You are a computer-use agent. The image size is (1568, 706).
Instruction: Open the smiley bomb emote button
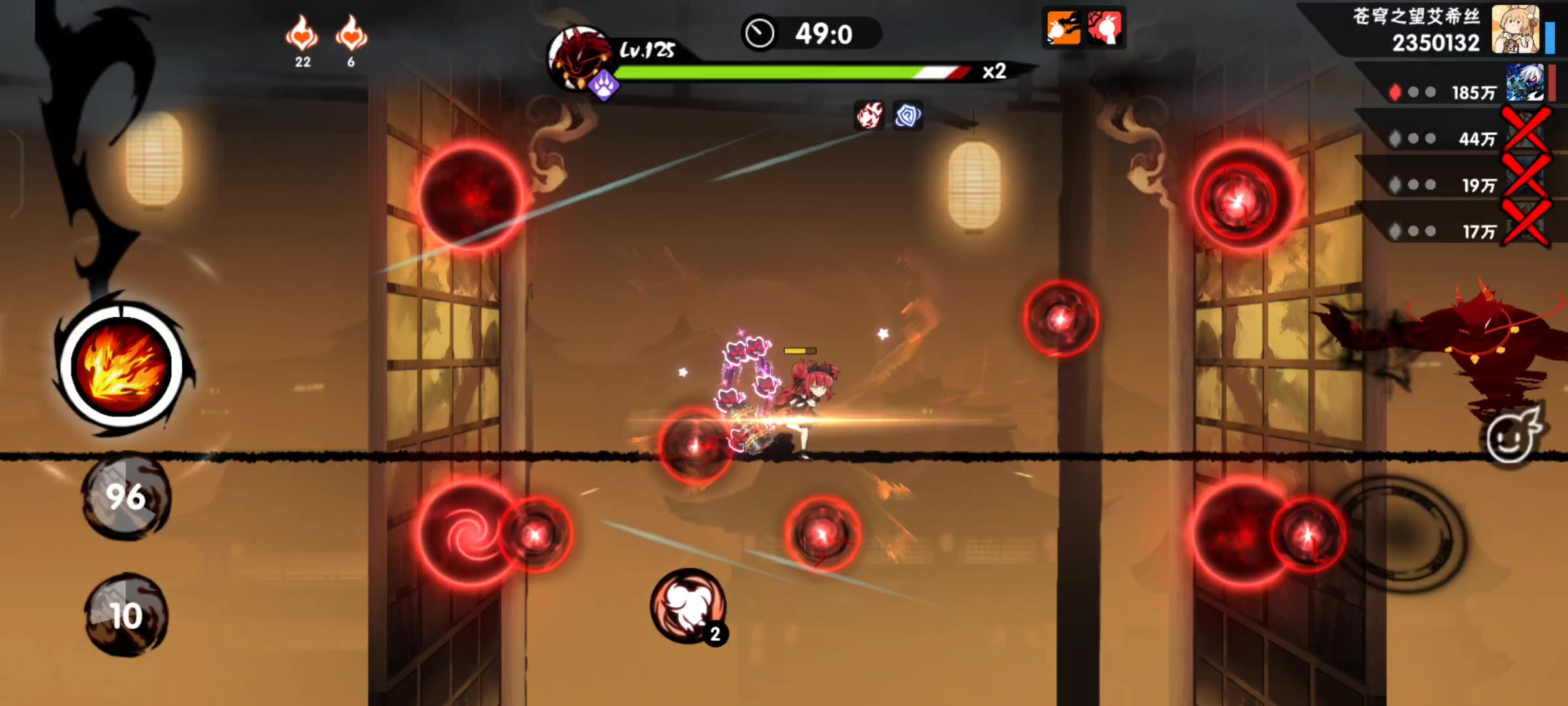[1512, 436]
